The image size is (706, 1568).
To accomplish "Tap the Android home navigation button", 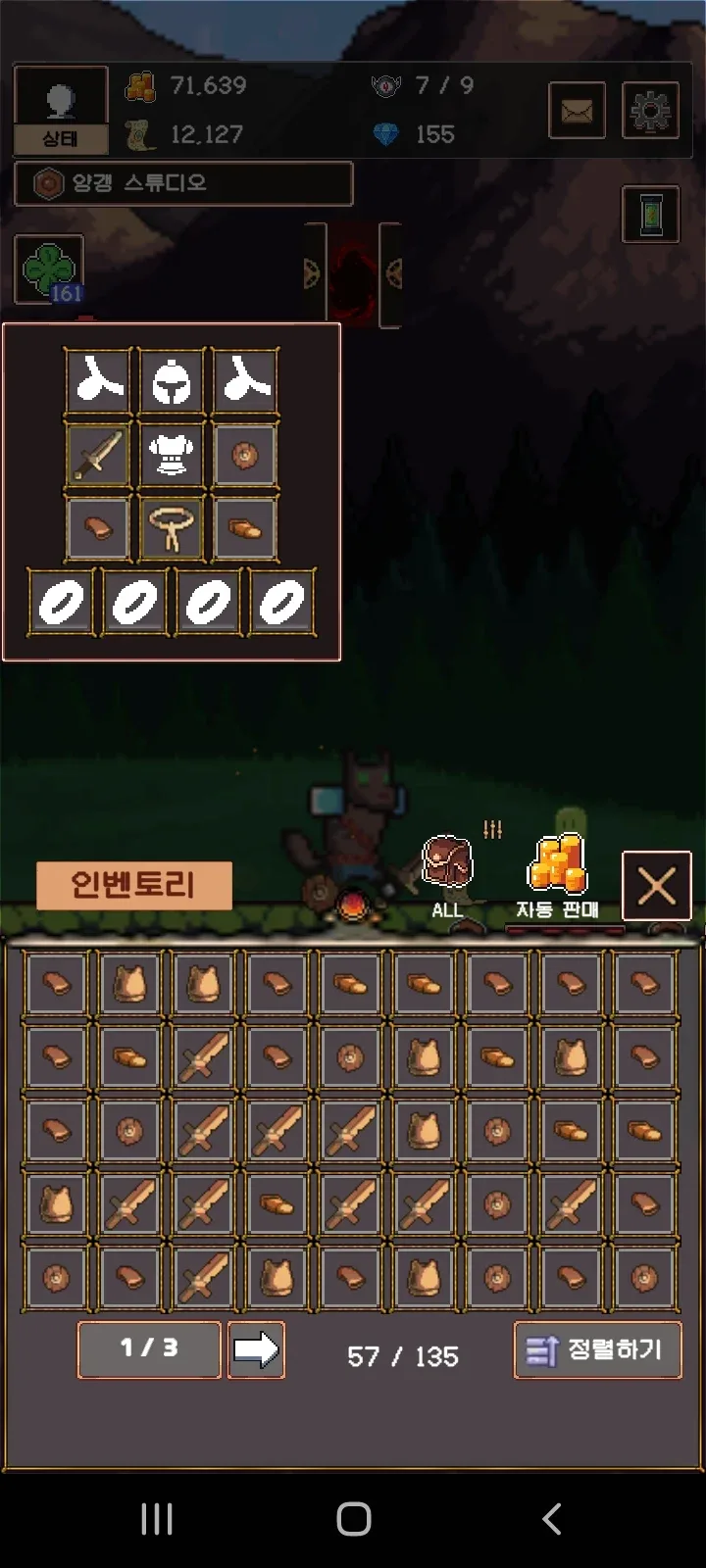I will pyautogui.click(x=353, y=1519).
